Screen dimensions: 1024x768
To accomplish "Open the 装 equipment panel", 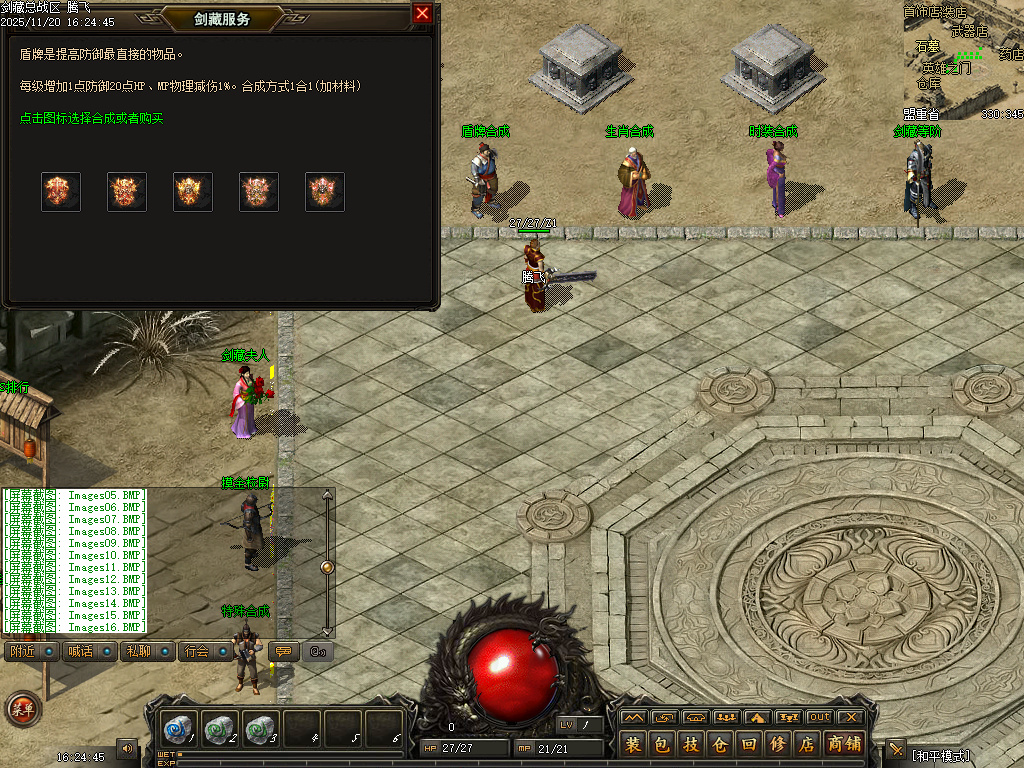I will (x=633, y=744).
